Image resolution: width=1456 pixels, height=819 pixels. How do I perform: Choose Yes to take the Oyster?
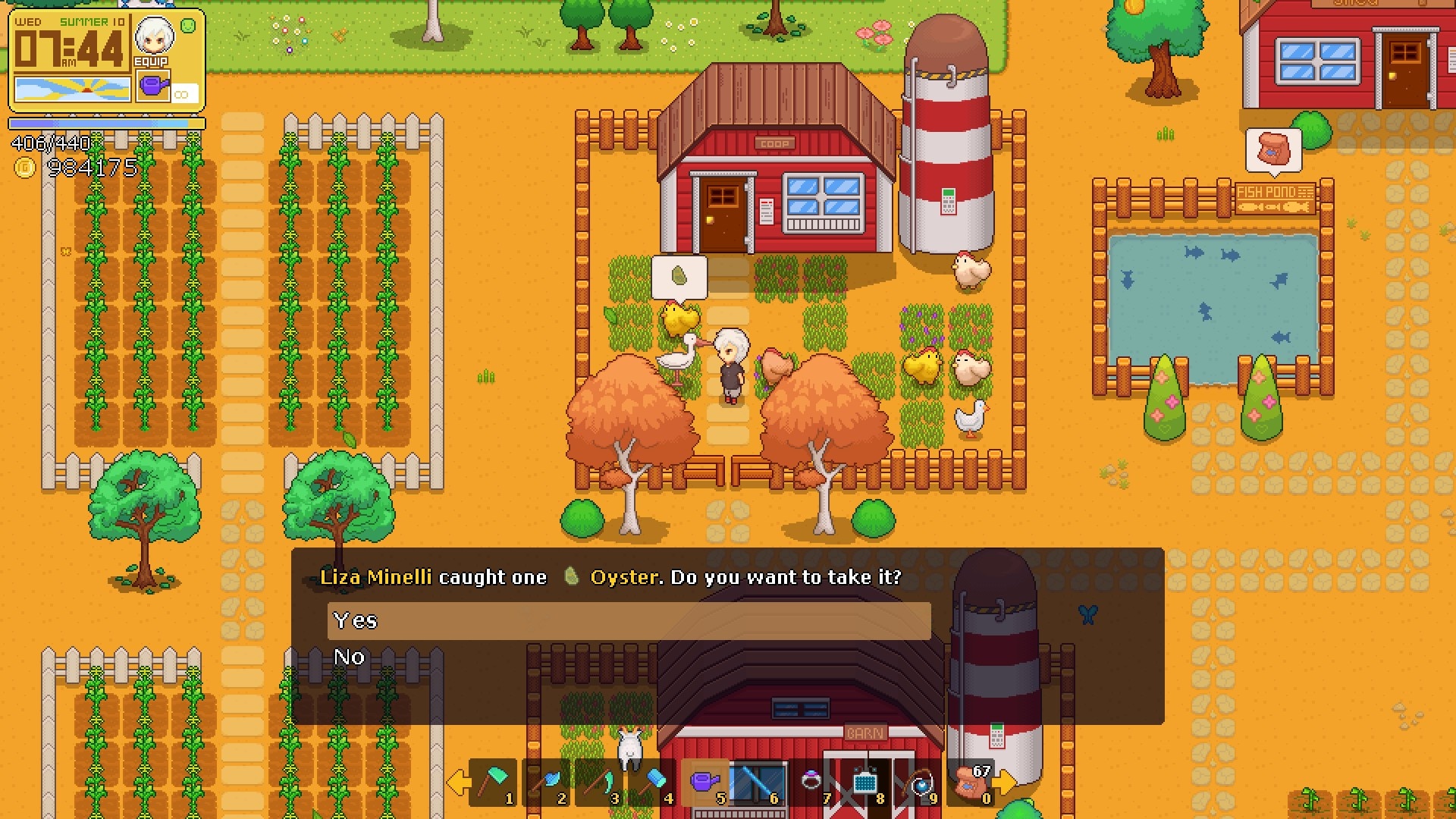[629, 621]
